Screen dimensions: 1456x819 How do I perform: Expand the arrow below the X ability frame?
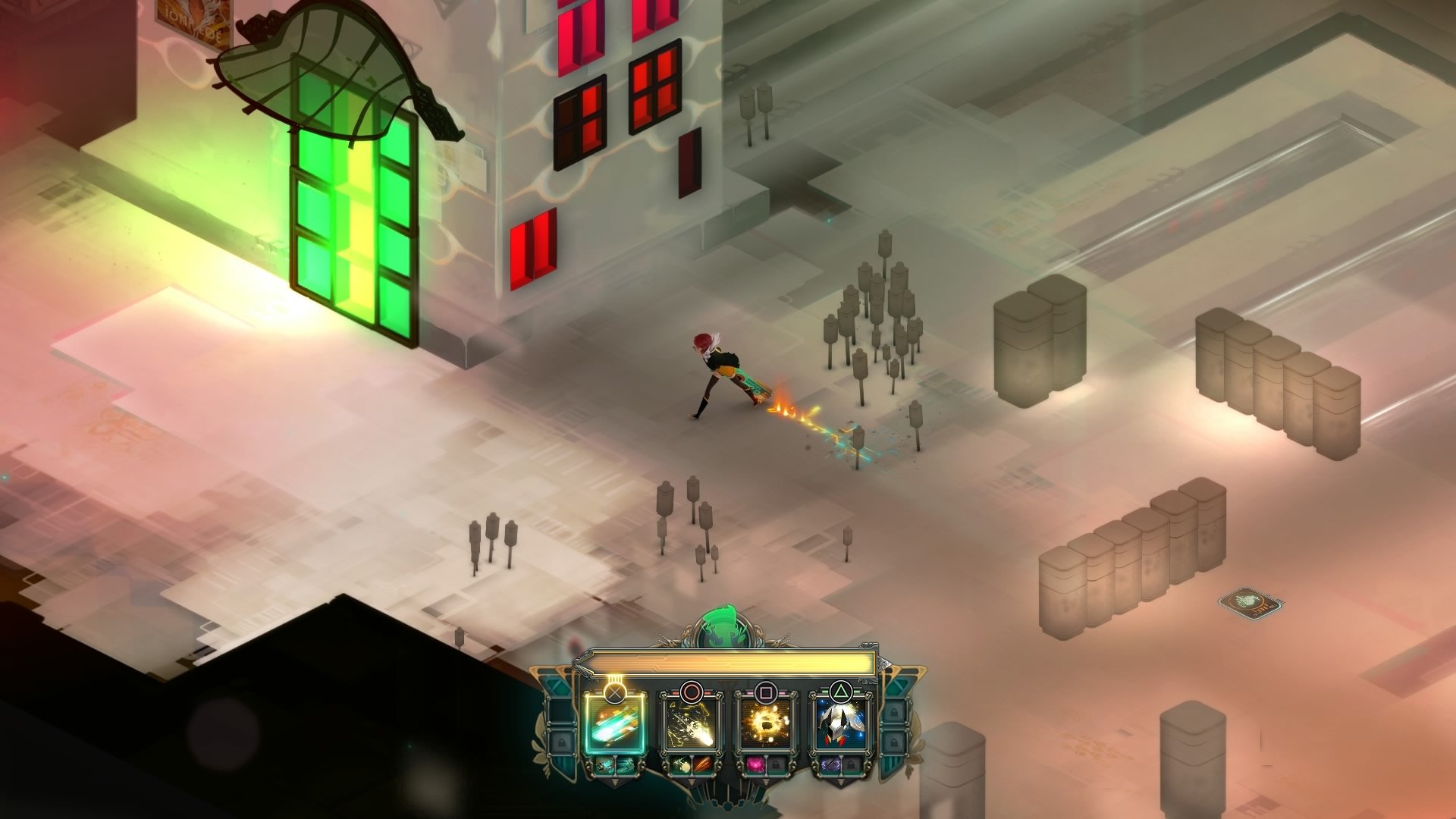pos(614,783)
